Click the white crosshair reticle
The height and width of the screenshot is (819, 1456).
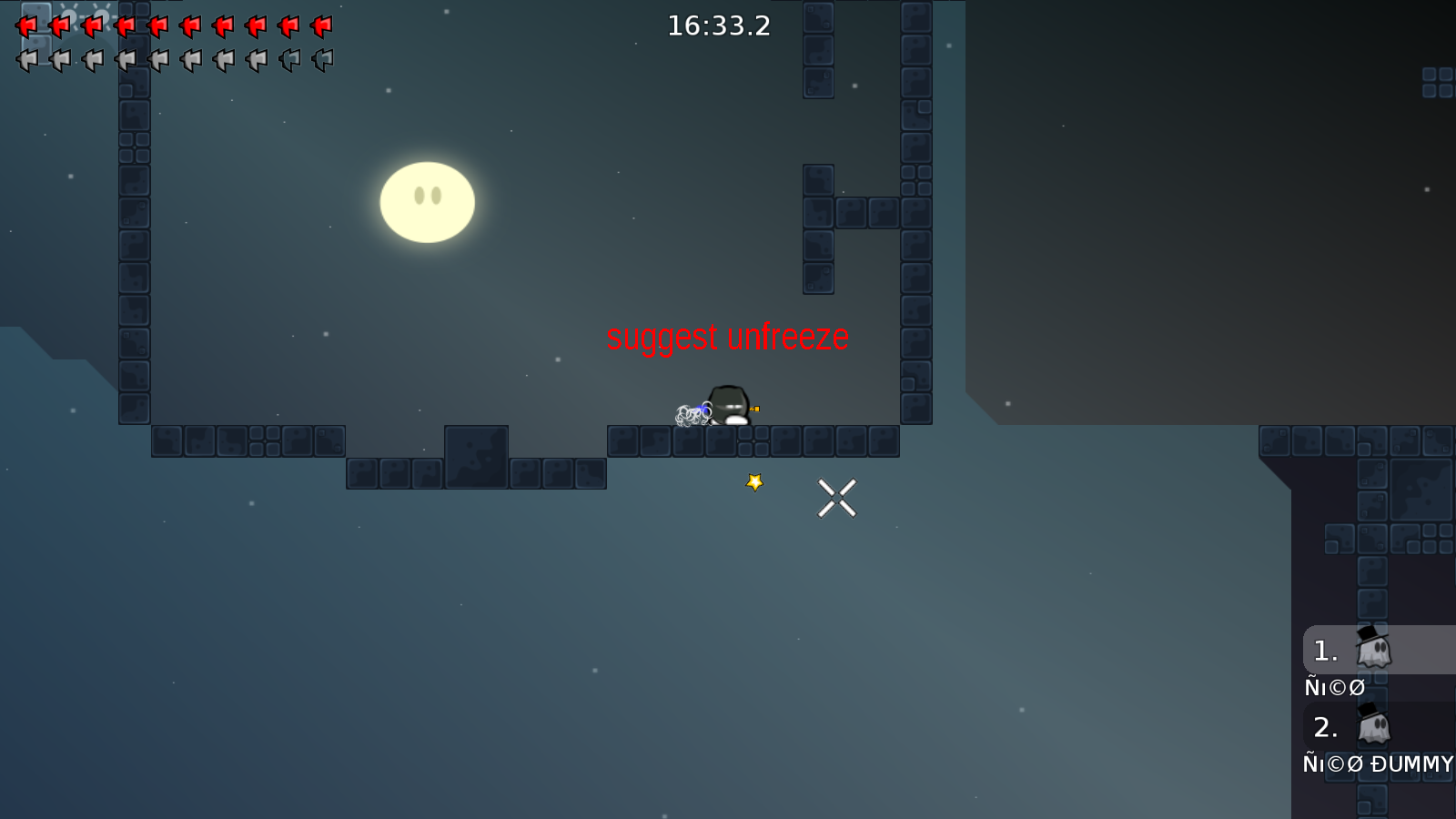(838, 497)
